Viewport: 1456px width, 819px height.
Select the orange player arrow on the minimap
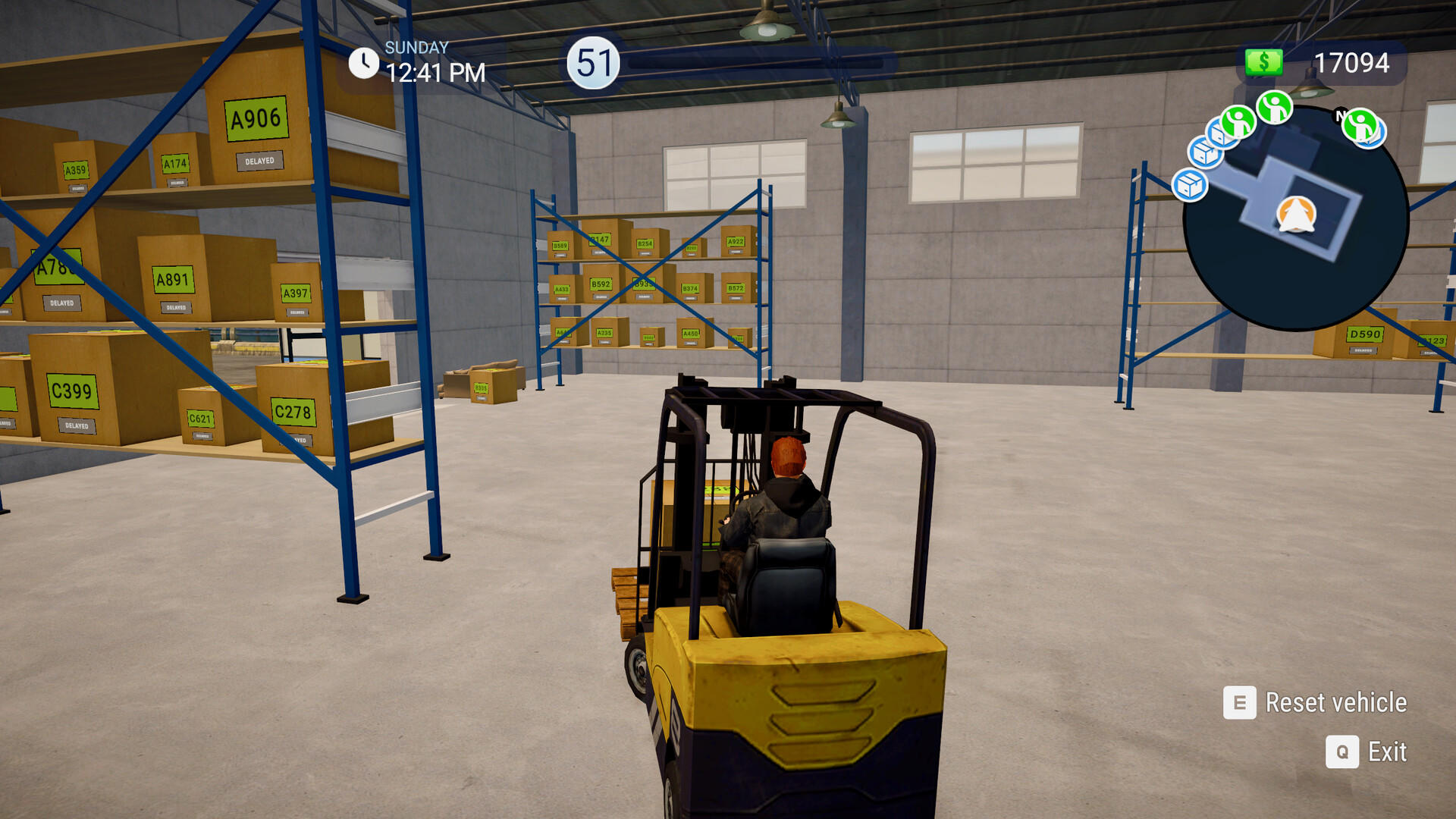(1297, 214)
